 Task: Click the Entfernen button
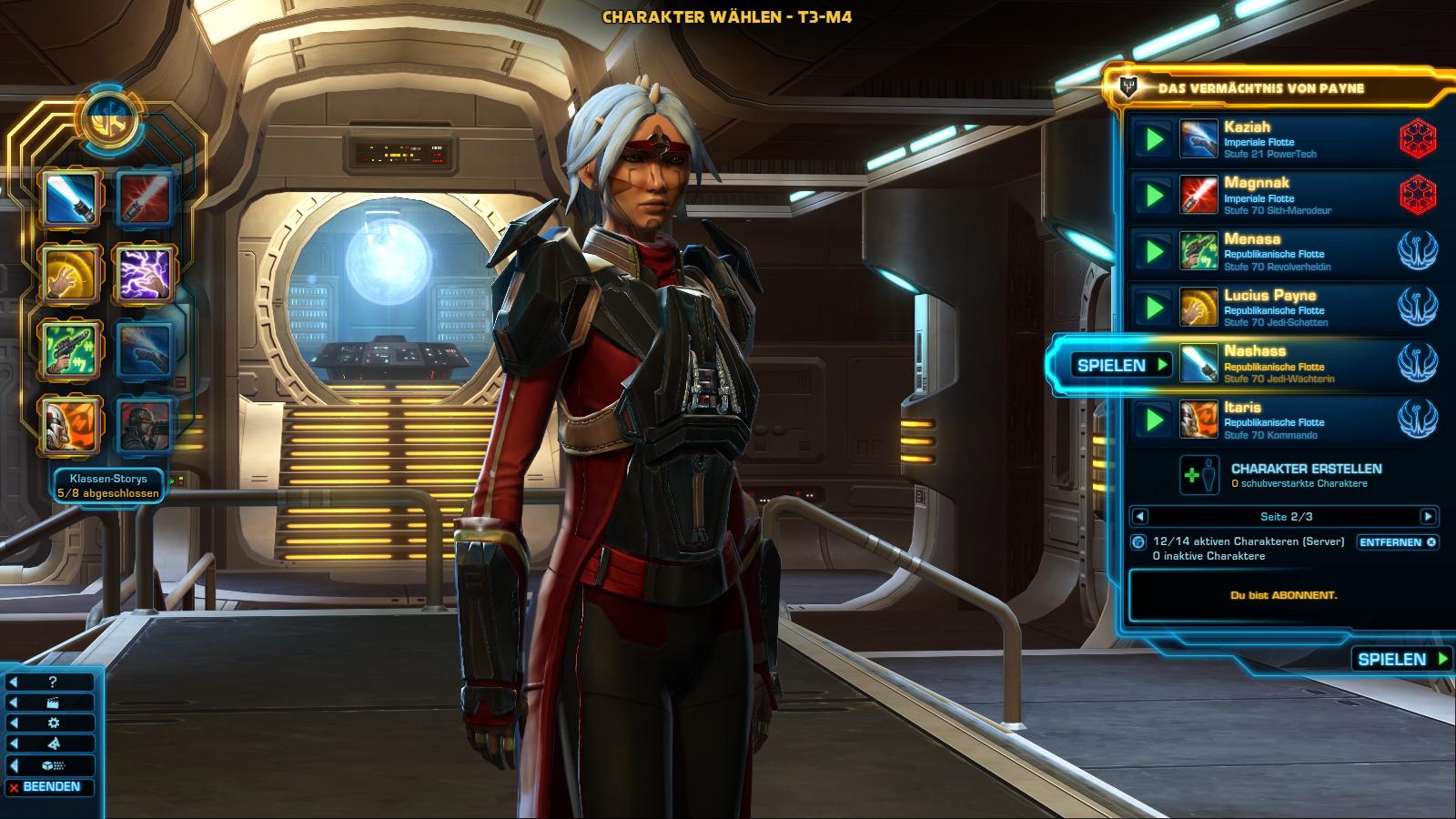click(1397, 542)
